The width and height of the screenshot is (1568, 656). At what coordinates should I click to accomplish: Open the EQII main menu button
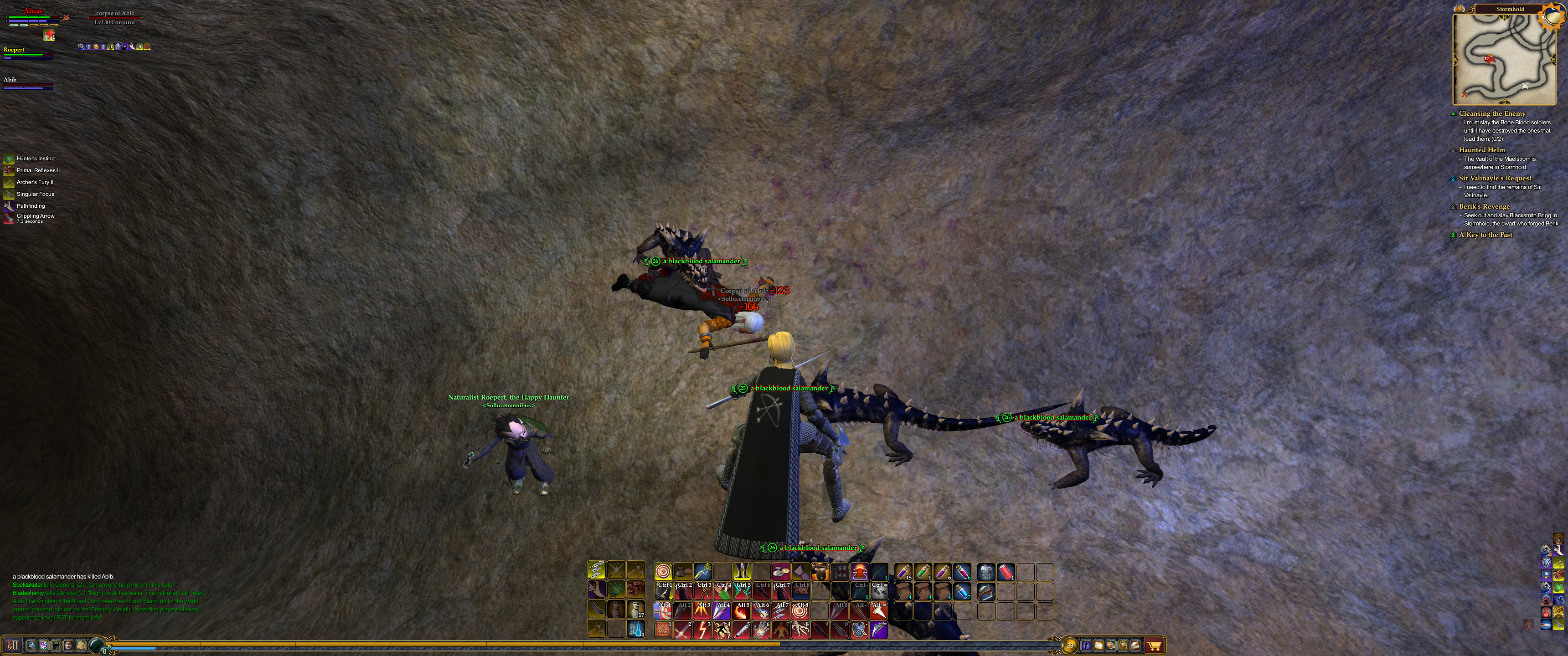pos(12,645)
